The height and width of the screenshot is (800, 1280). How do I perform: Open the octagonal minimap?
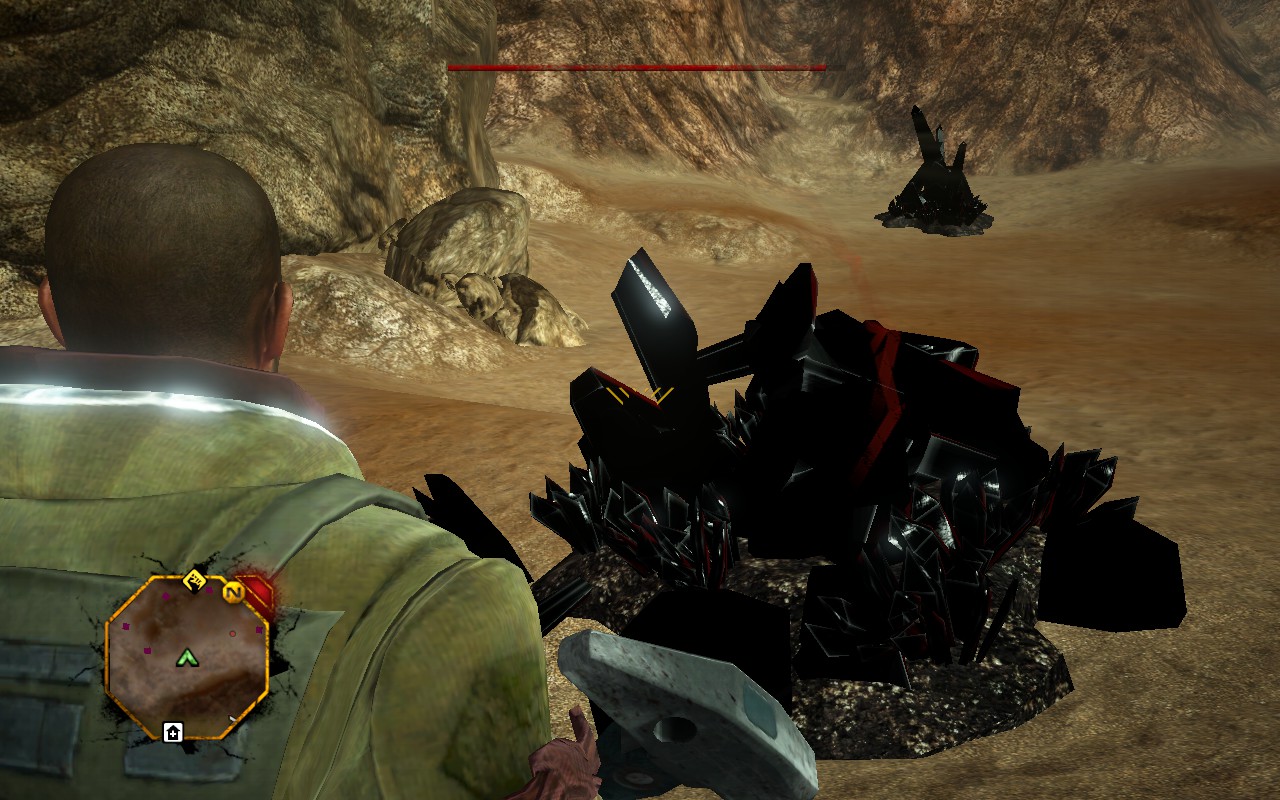[186, 657]
